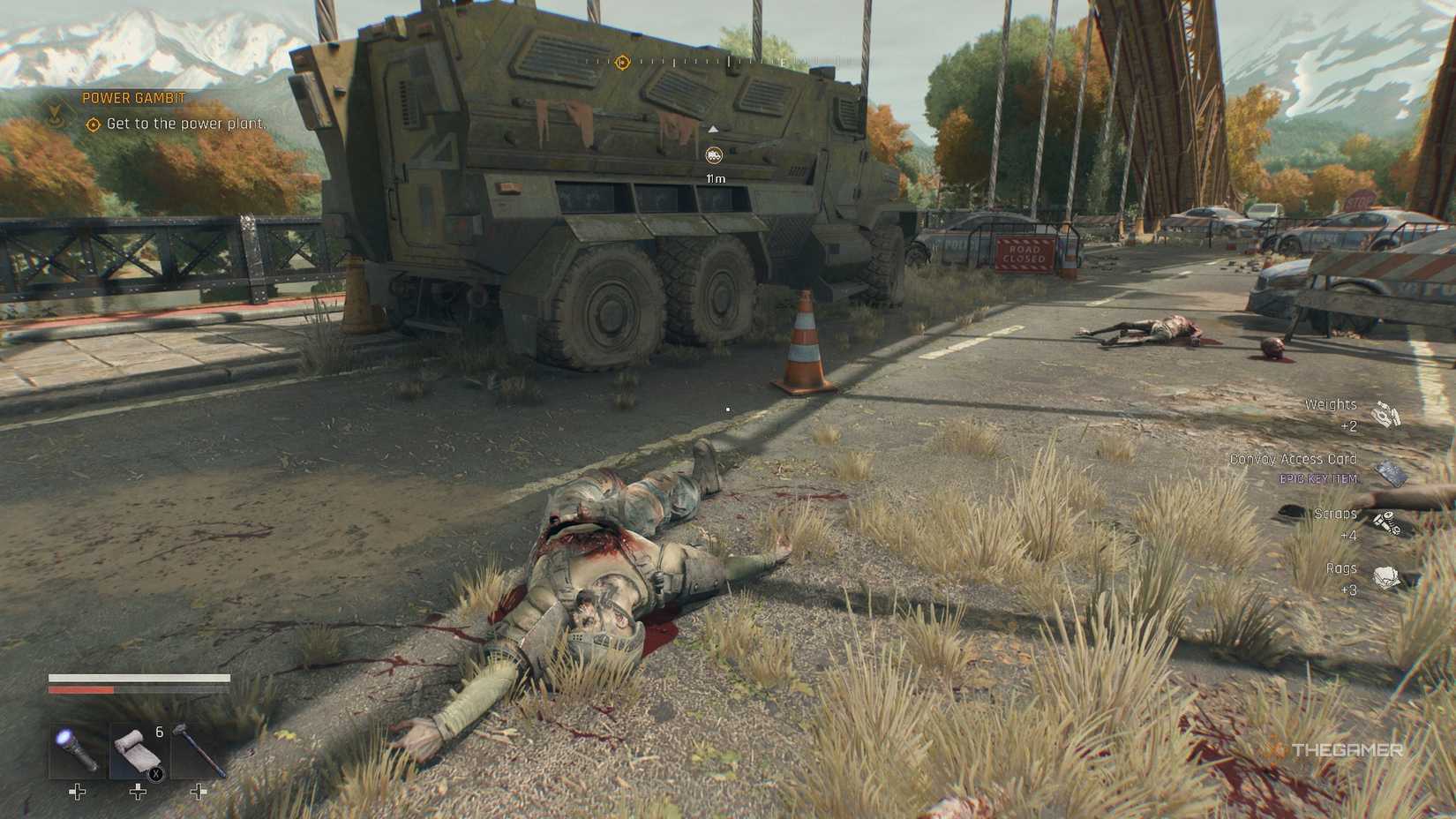Click the Rags +3 loot icon

click(x=1388, y=578)
